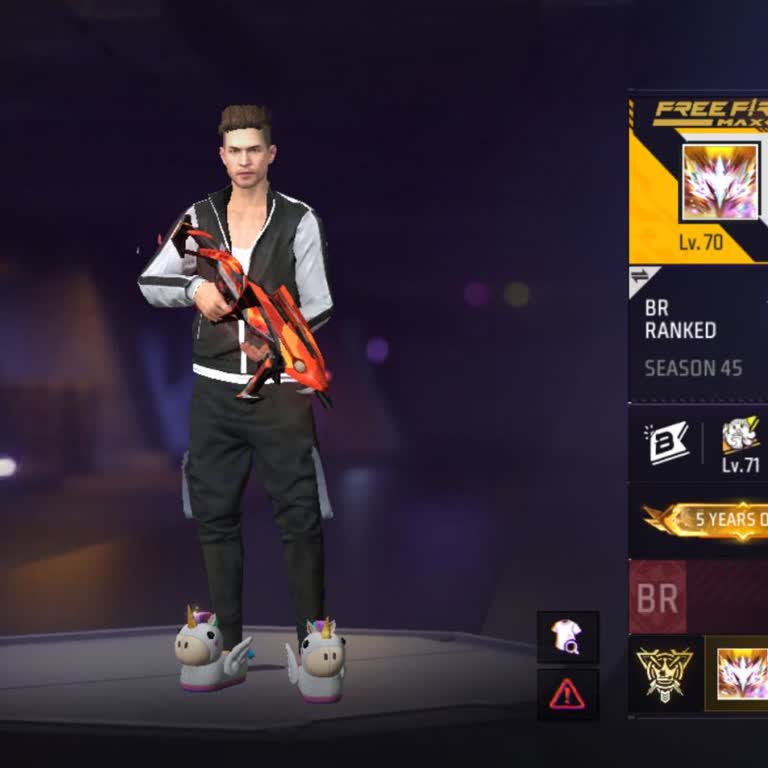Select the red BR tile
Viewport: 768px width, 768px height.
coord(657,598)
